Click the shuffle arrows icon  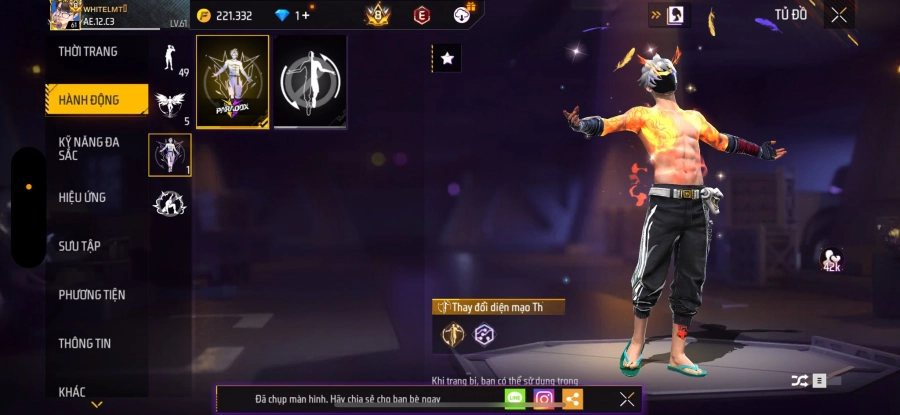[799, 381]
